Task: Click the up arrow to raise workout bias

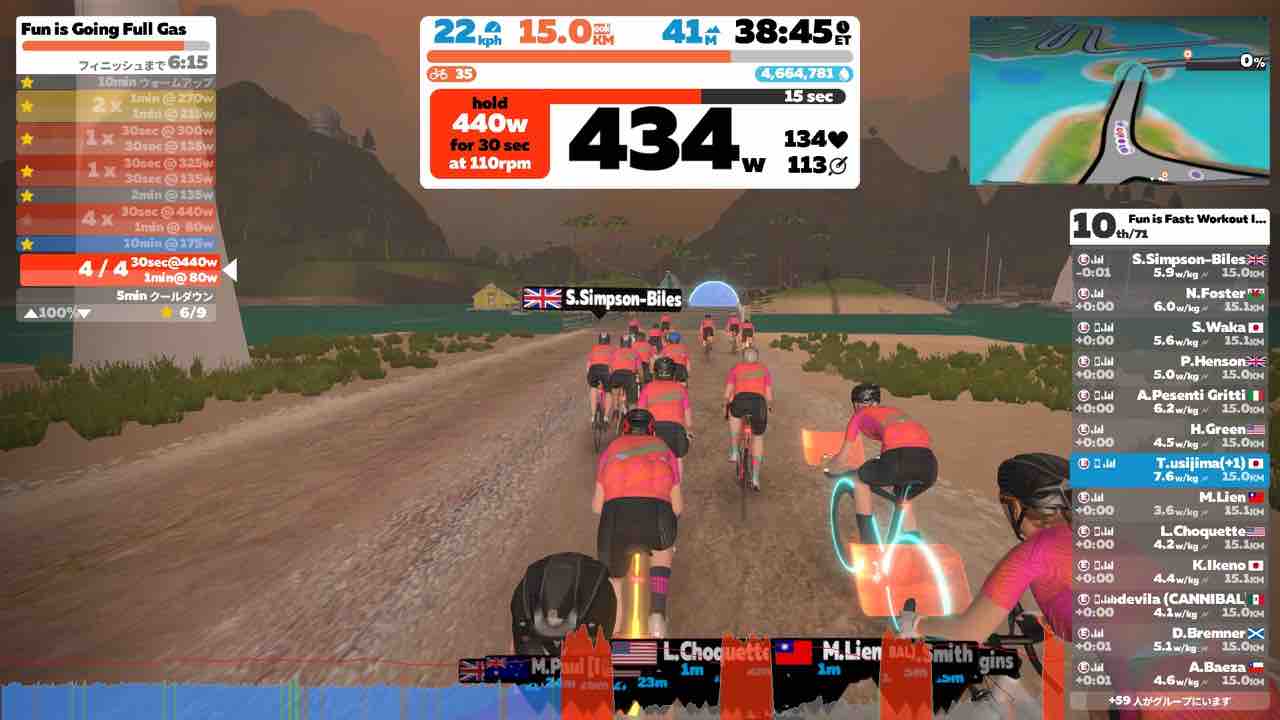Action: pos(30,311)
